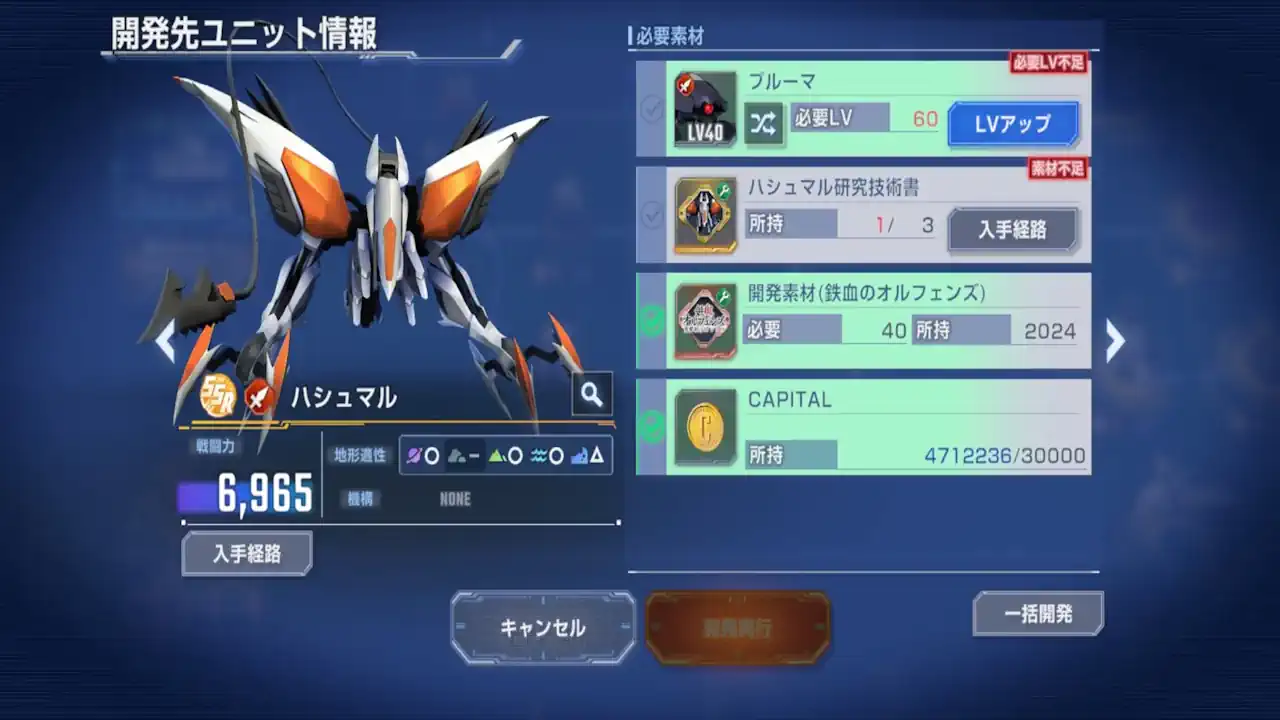Click the 一括開発 batch development button
1280x720 pixels.
point(1038,614)
